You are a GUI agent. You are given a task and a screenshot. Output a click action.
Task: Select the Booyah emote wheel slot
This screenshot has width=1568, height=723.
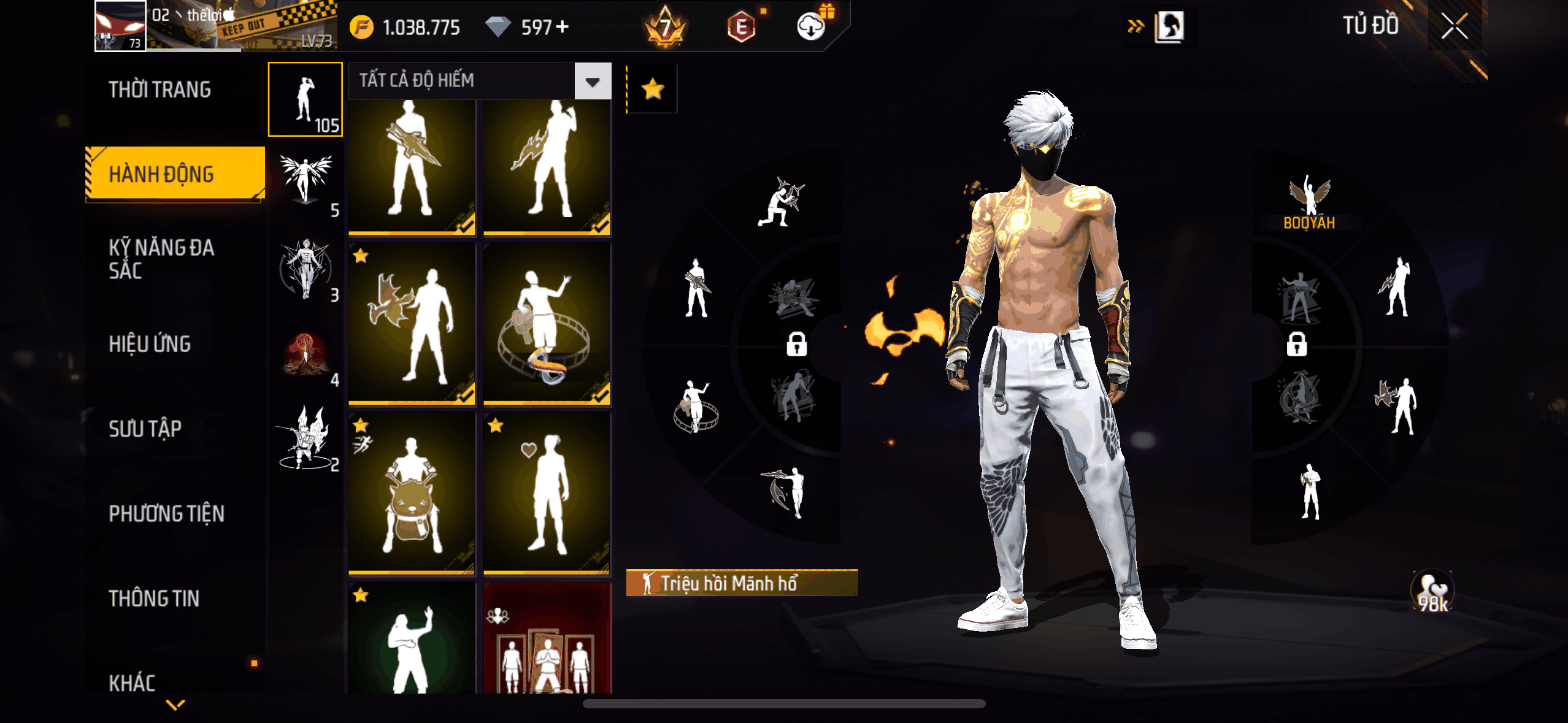[x=1309, y=202]
